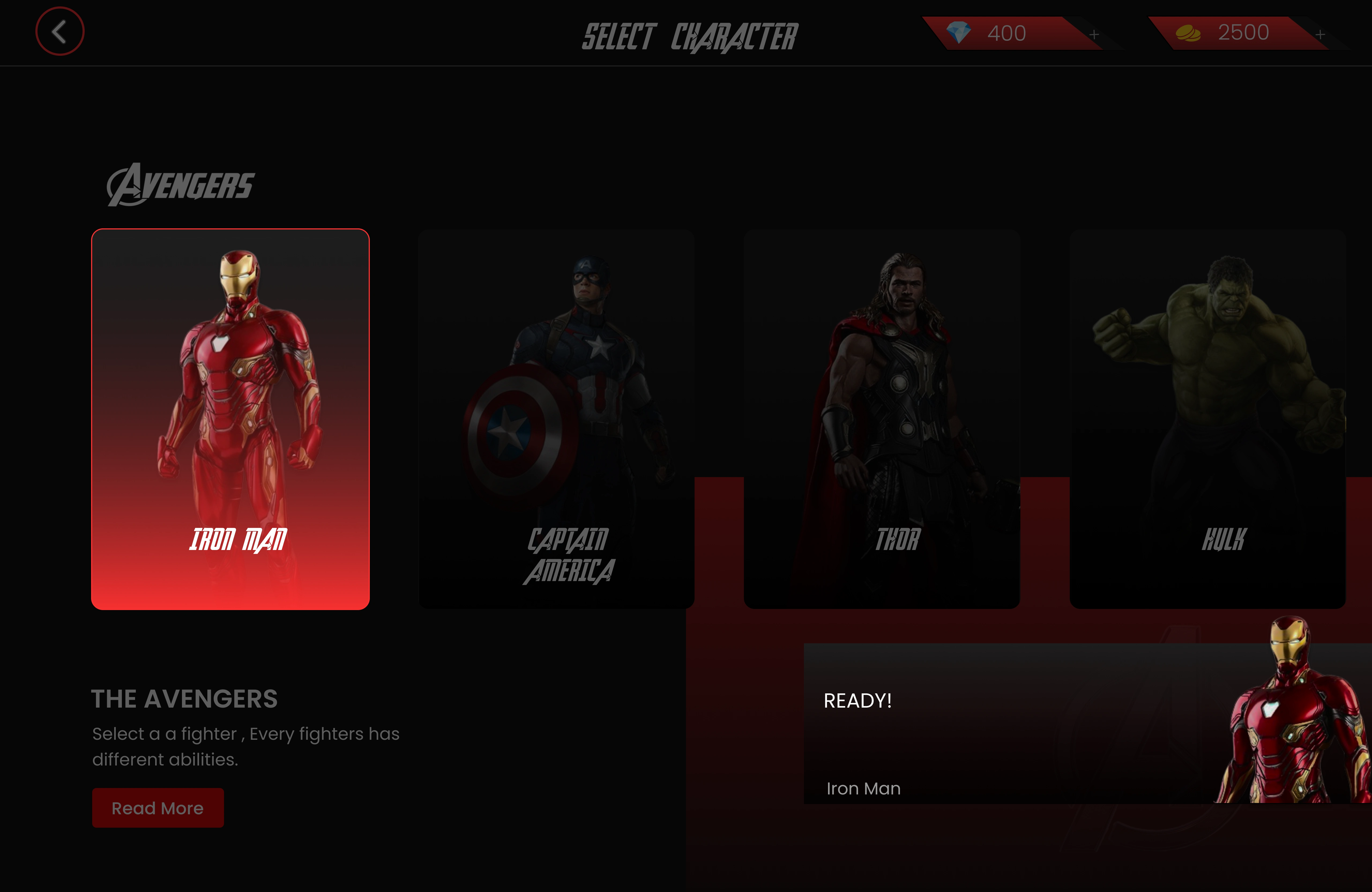This screenshot has height=892, width=1372.
Task: Click the Read More button
Action: (x=158, y=808)
